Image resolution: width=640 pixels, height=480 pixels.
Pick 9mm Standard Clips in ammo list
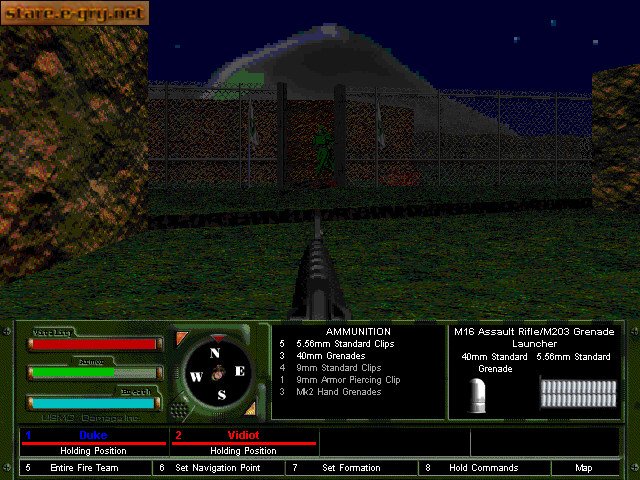pyautogui.click(x=335, y=368)
